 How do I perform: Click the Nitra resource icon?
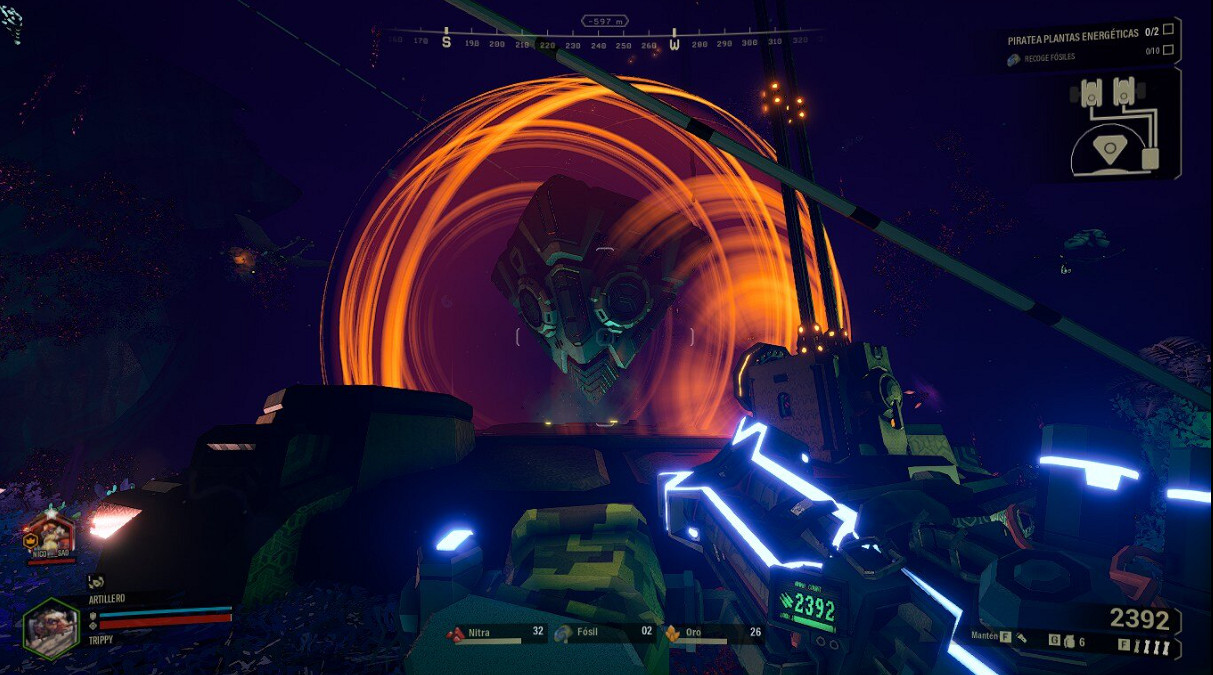coord(456,633)
